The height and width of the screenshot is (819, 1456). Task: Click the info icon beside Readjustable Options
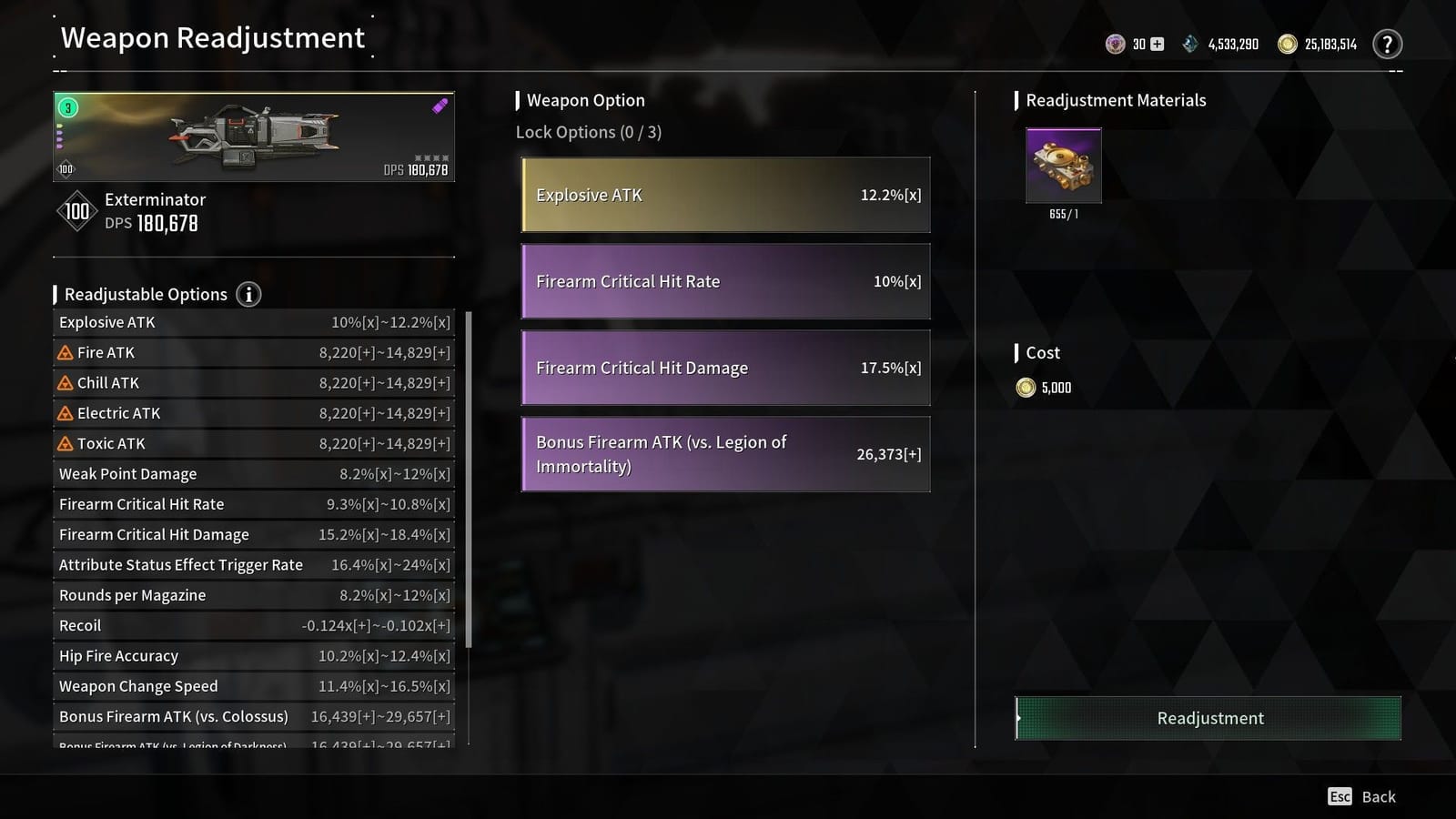[x=247, y=294]
